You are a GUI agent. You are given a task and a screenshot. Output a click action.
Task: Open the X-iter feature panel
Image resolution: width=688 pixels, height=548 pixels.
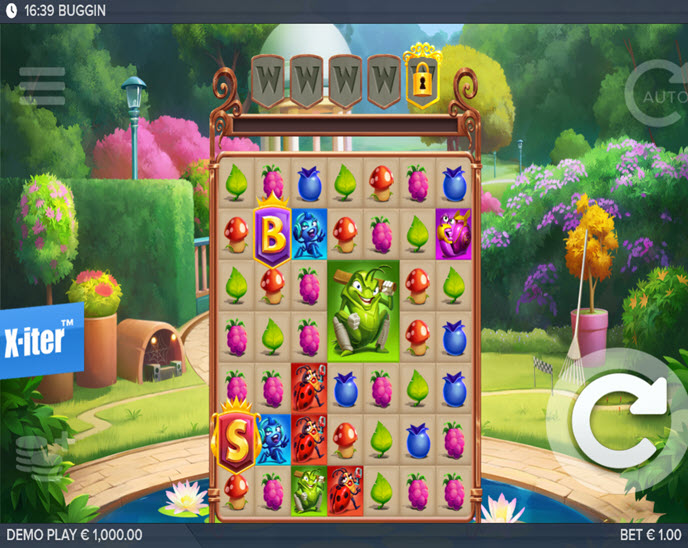pos(40,338)
